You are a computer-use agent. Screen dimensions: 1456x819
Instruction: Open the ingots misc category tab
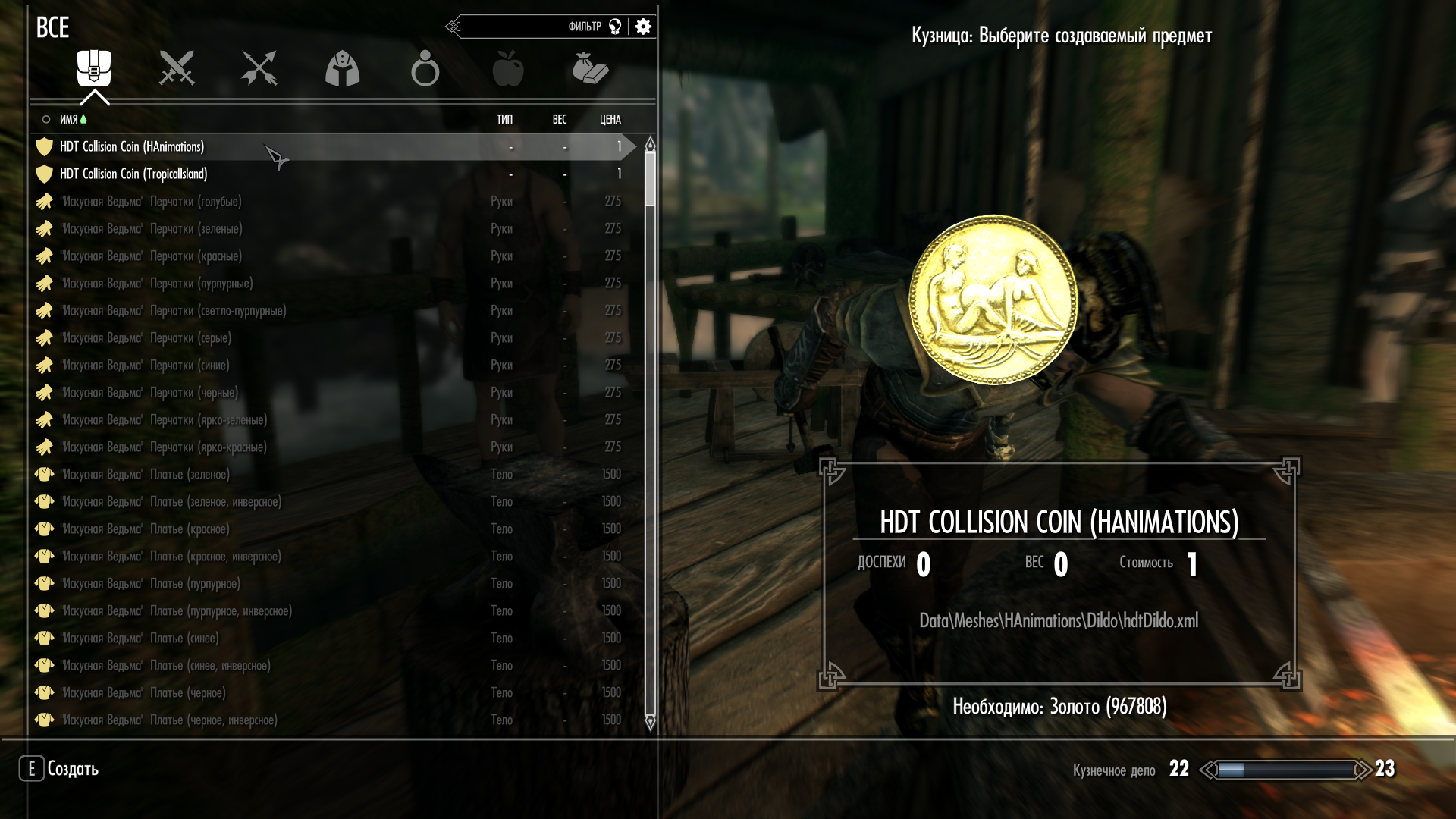click(590, 68)
